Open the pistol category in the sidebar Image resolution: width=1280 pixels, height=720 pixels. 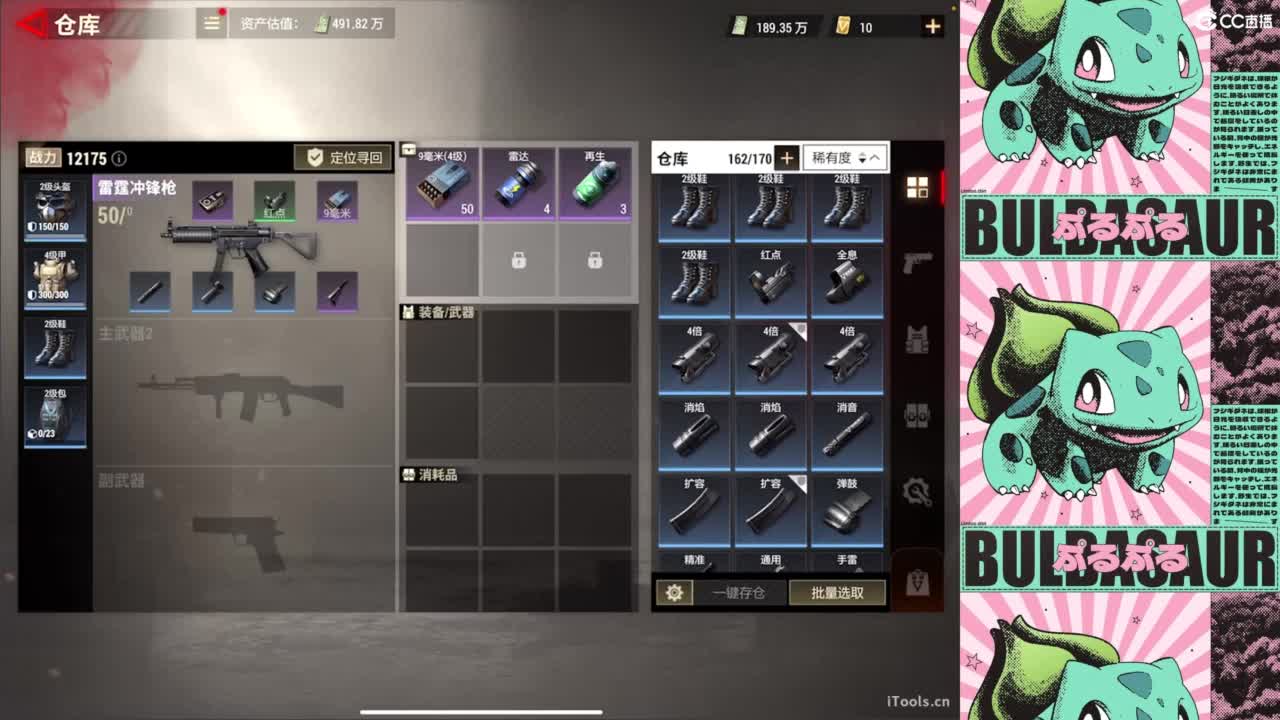[x=918, y=265]
